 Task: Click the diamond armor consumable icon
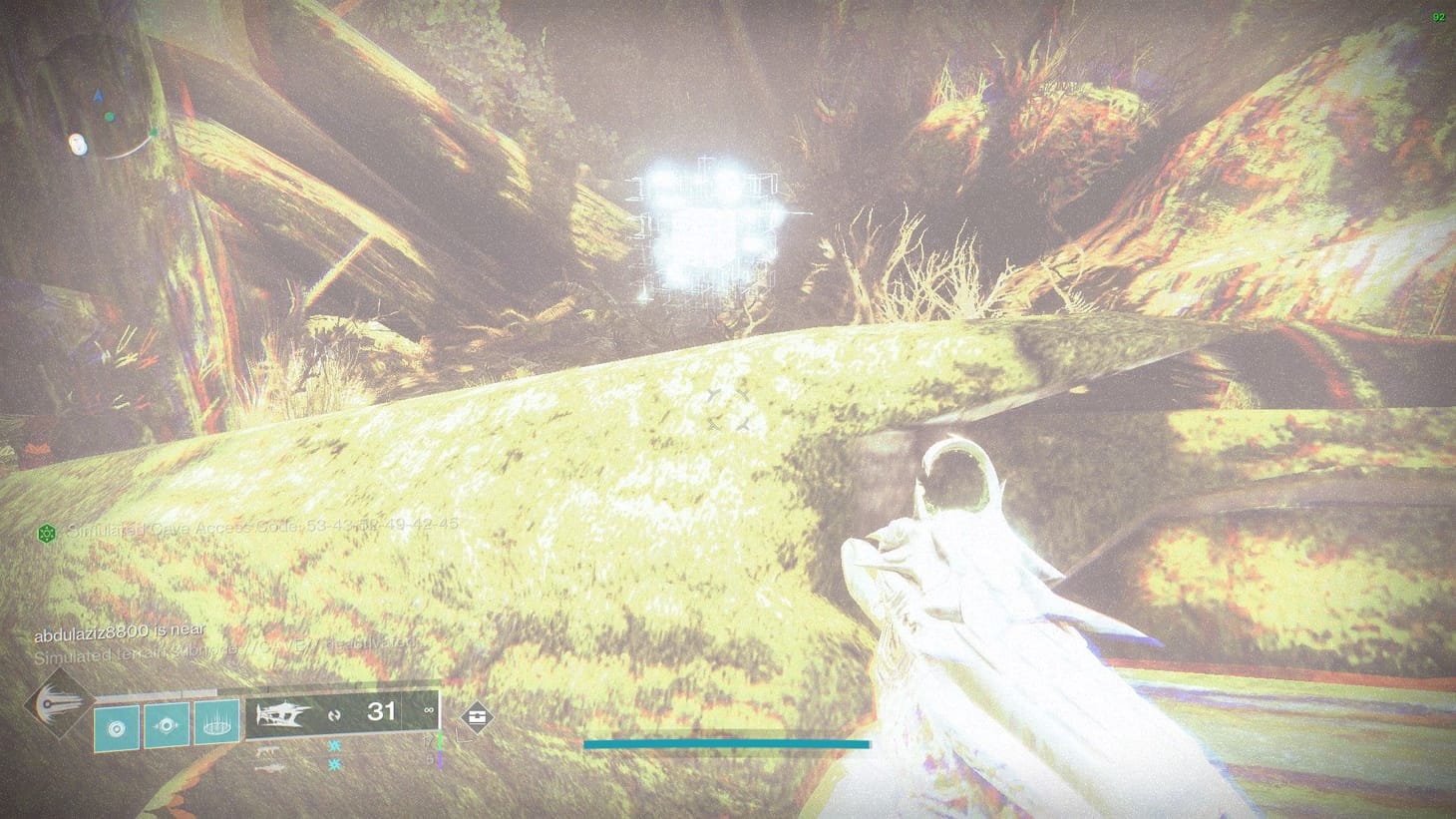pos(479,717)
